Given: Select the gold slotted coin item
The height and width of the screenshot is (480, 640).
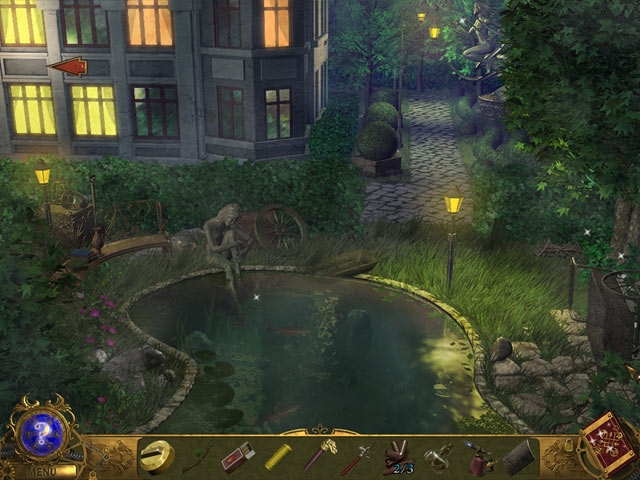Looking at the screenshot, I should (157, 456).
